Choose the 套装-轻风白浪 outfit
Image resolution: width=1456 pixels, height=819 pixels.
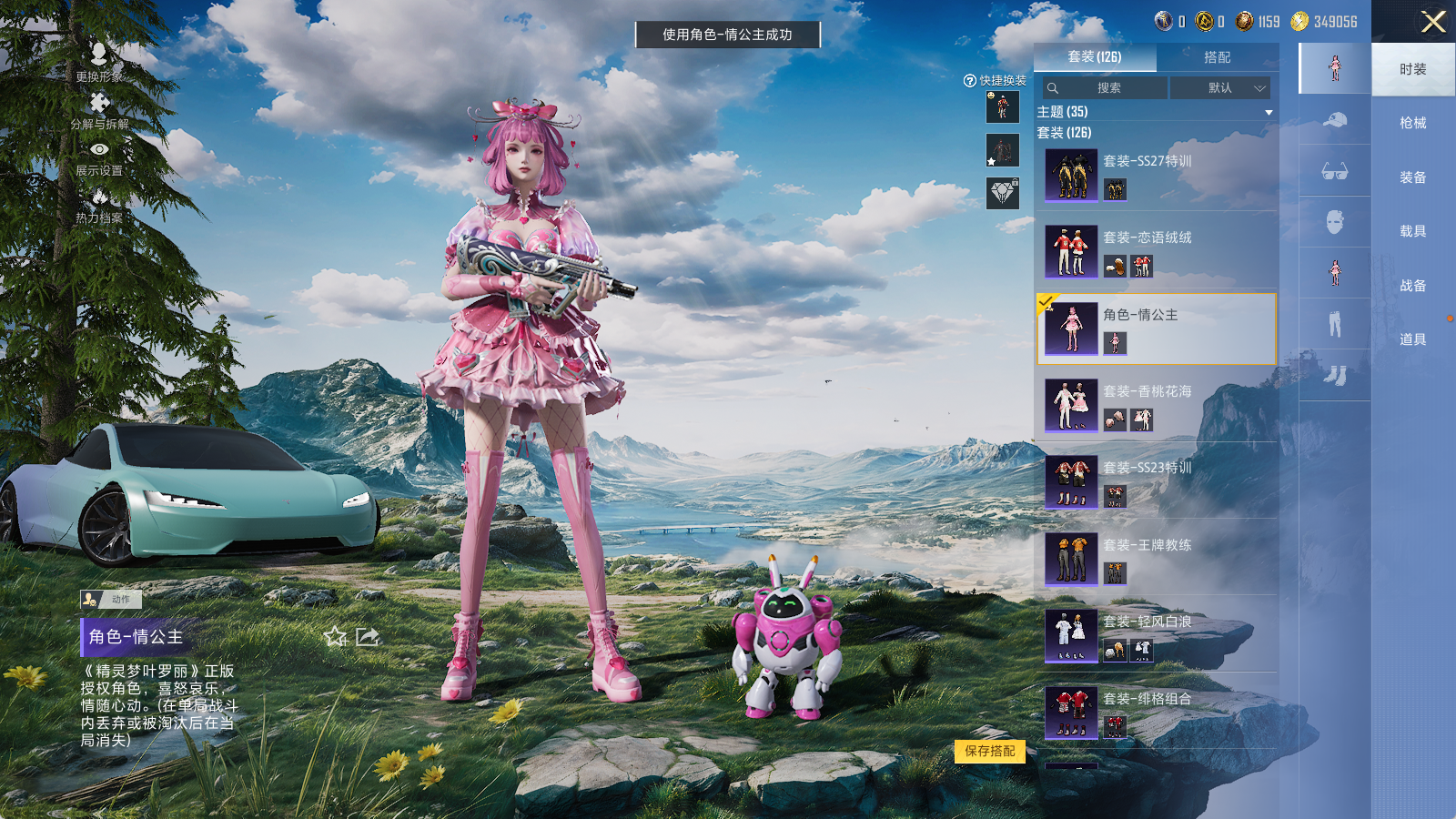(1156, 635)
